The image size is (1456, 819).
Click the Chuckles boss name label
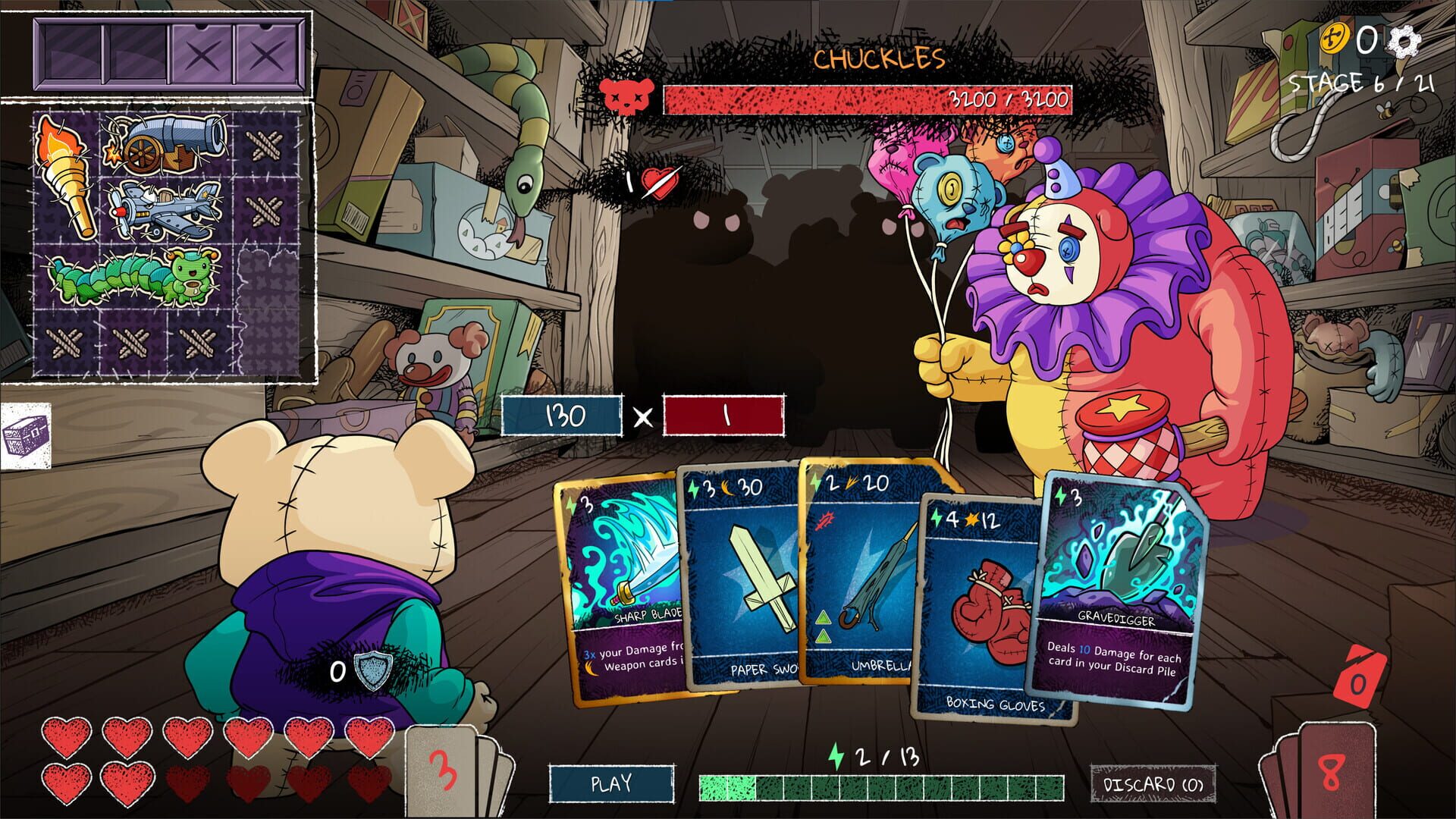tap(880, 59)
